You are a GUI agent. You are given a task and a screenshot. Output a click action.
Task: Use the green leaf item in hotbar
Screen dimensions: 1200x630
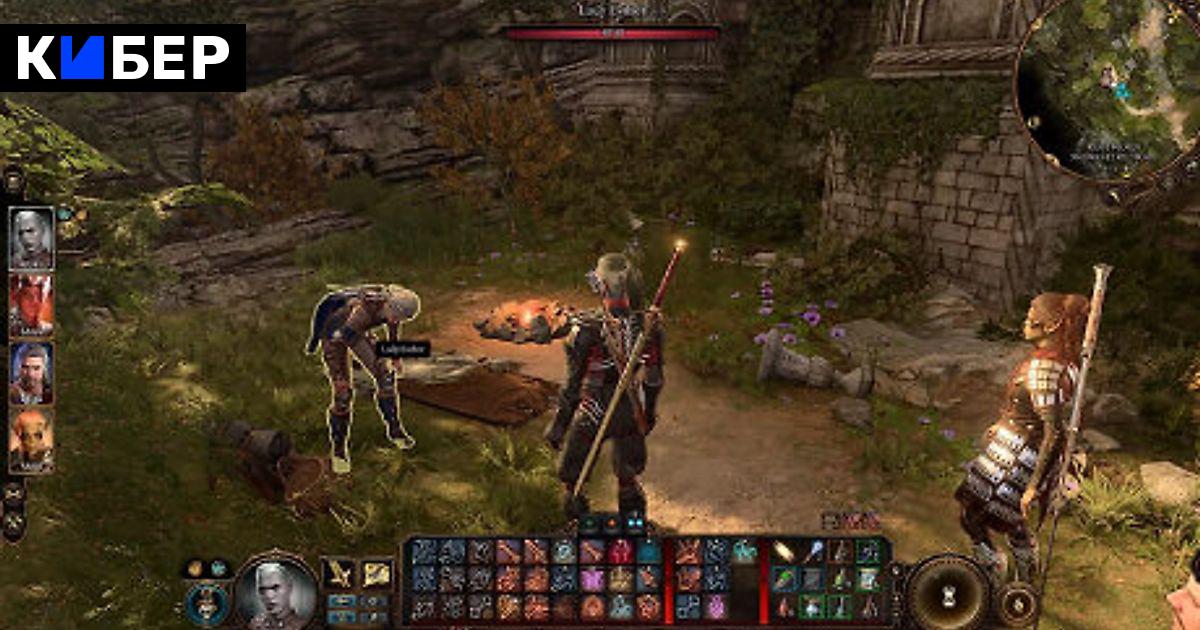[x=785, y=580]
